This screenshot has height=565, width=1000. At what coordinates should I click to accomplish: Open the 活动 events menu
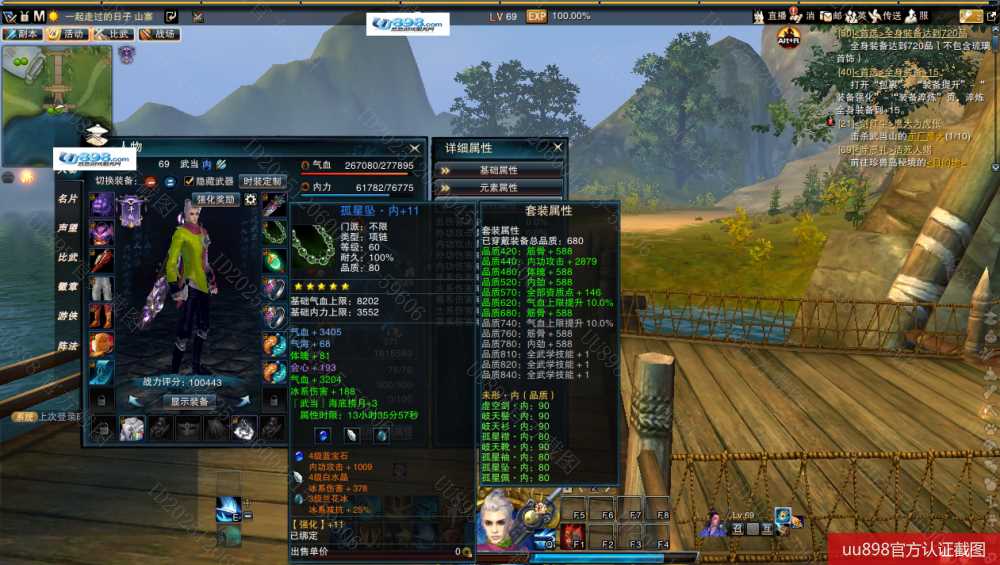pyautogui.click(x=68, y=34)
